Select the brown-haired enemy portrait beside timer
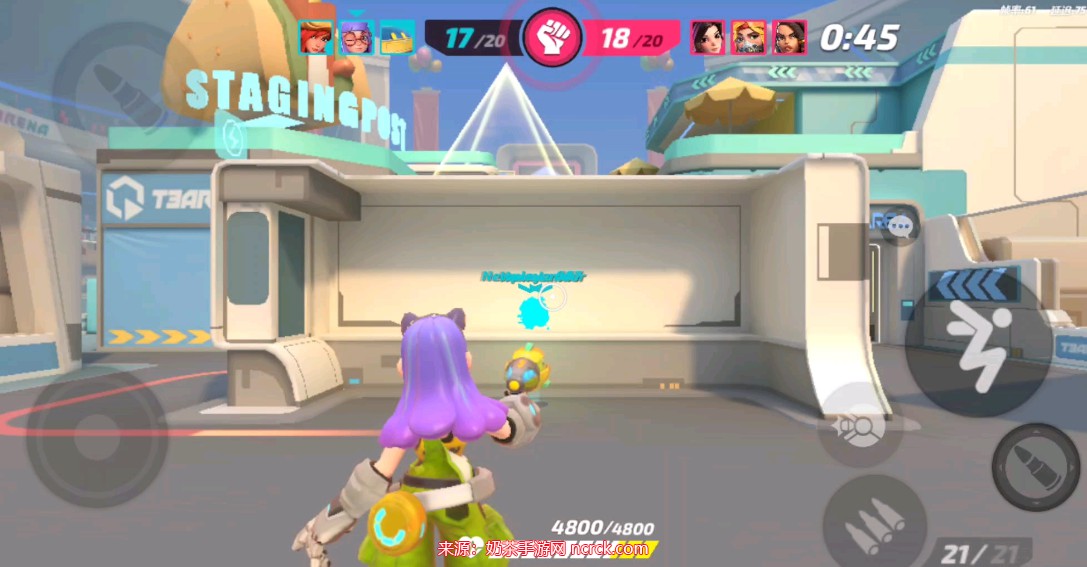 pos(789,37)
